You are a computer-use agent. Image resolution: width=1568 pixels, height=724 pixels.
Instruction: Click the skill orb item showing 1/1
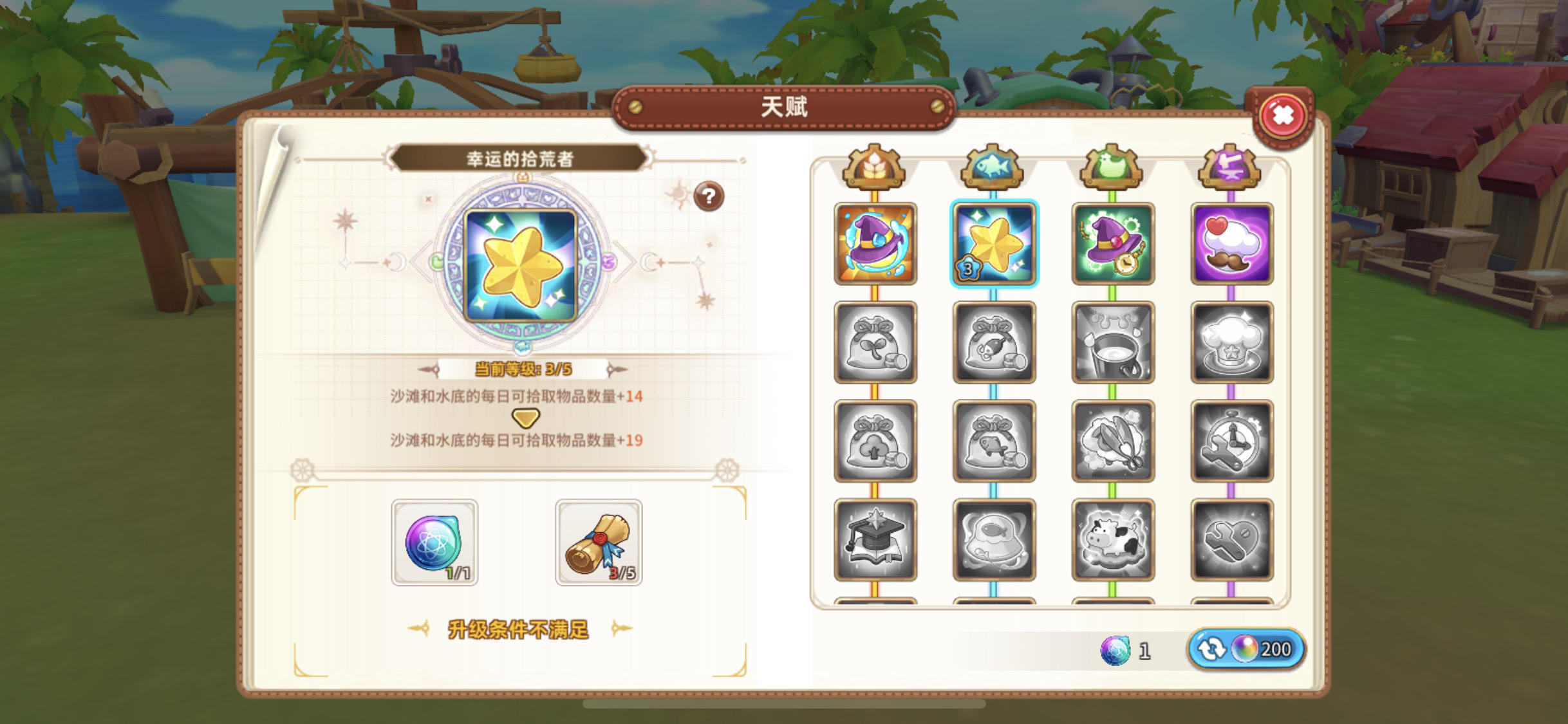click(x=434, y=543)
